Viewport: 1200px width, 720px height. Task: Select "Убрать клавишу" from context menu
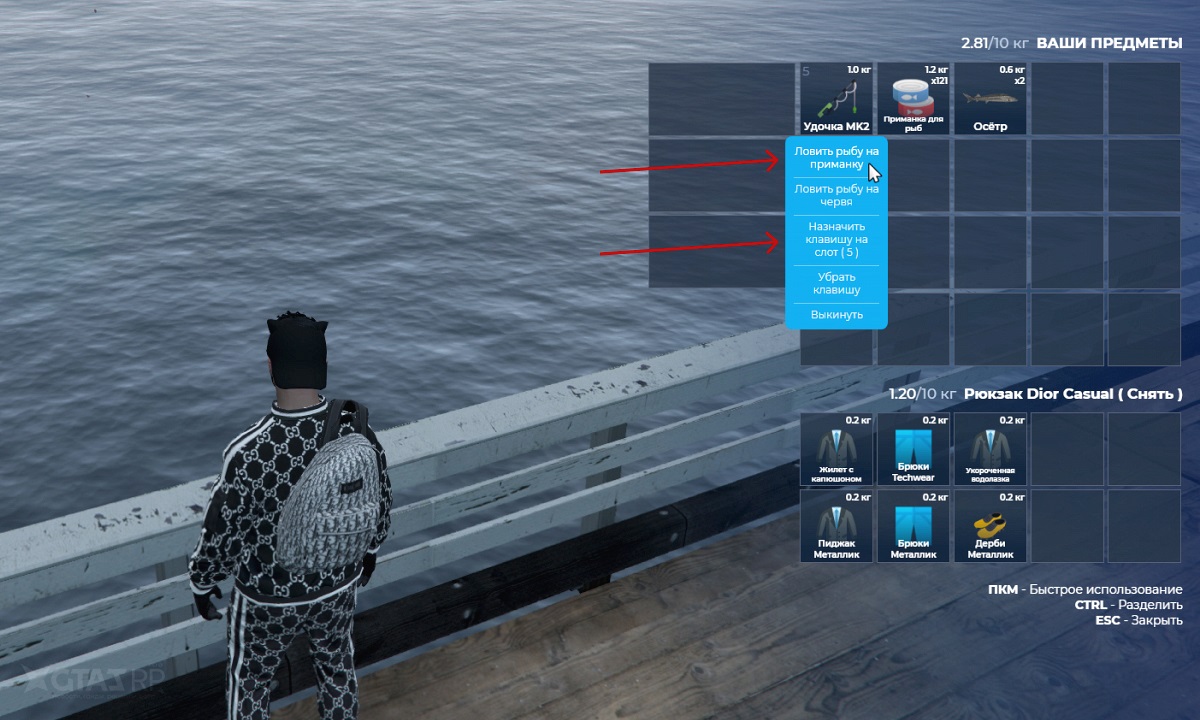[x=836, y=283]
